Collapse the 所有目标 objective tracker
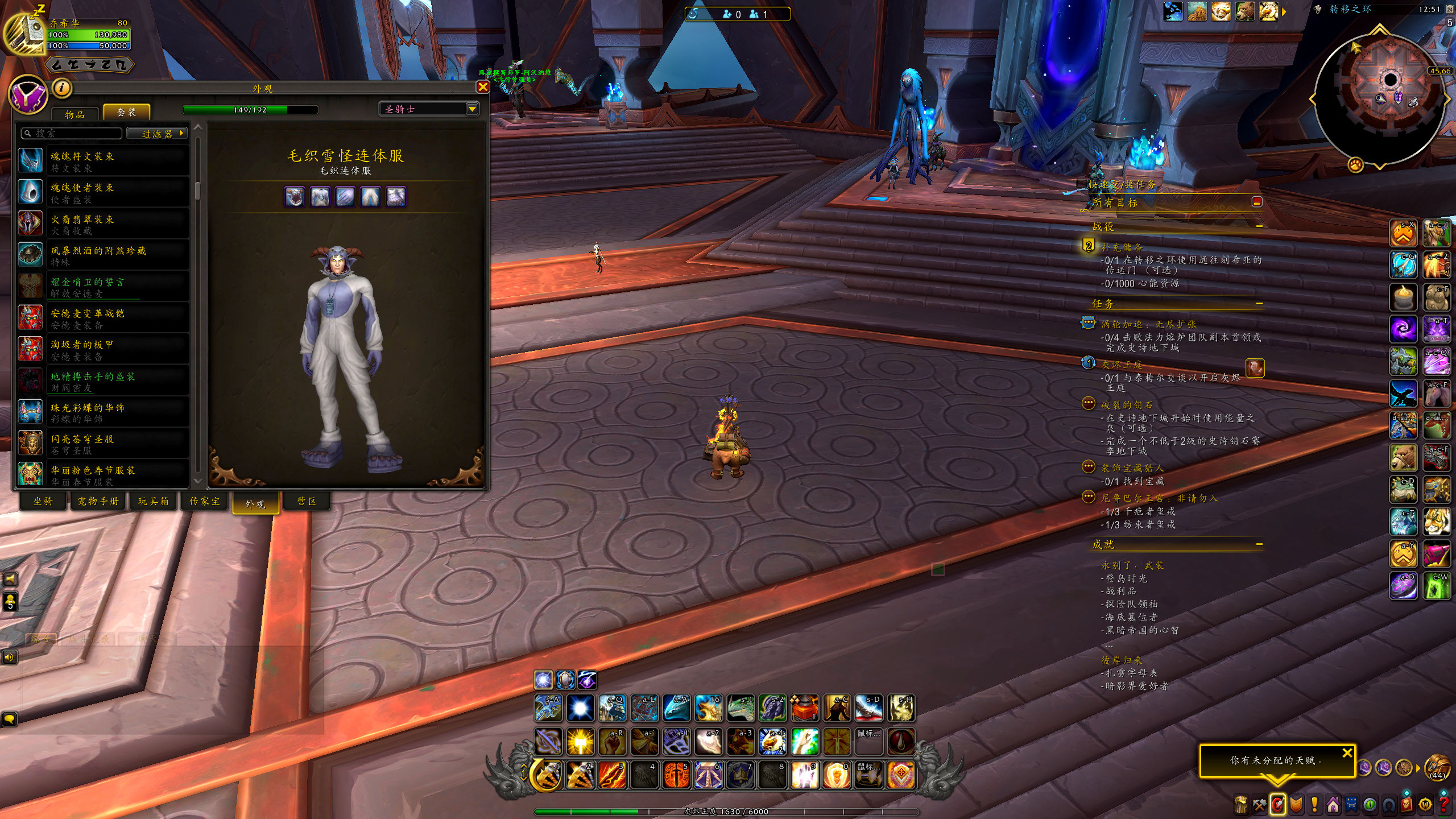Image resolution: width=1456 pixels, height=819 pixels. coord(1257,202)
